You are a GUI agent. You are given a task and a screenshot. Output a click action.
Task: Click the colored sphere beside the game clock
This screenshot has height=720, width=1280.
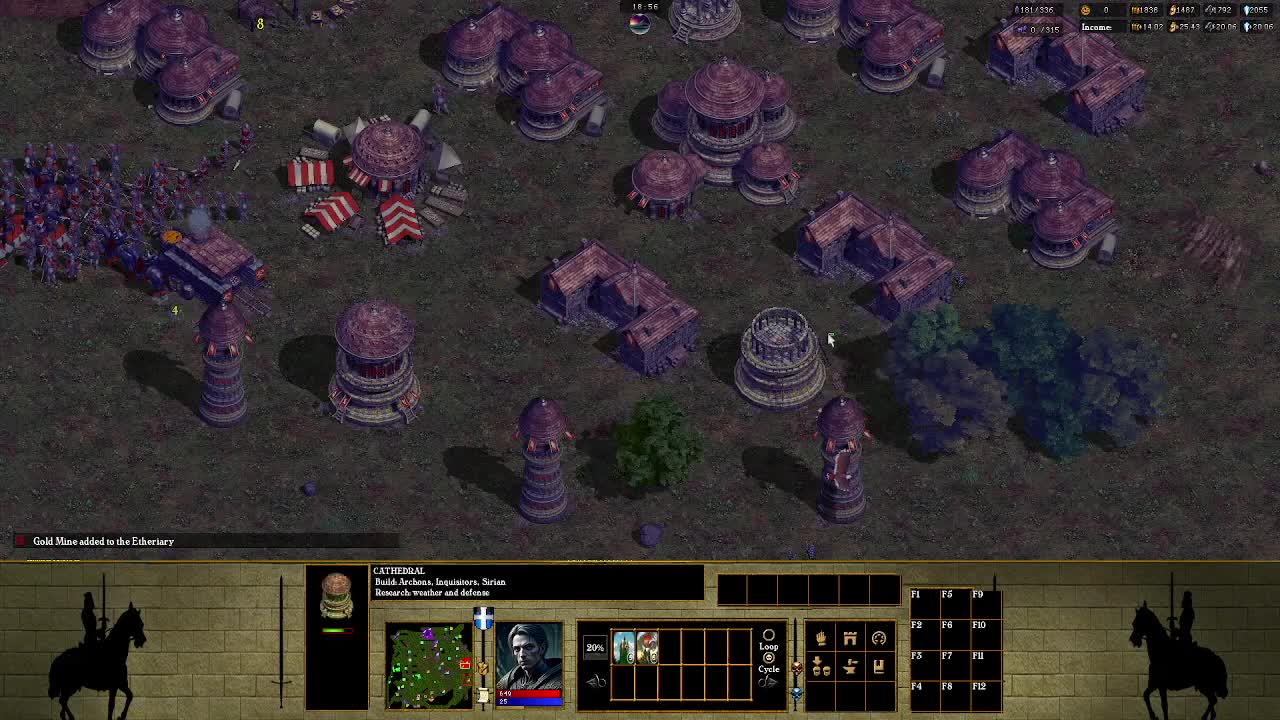(x=639, y=24)
